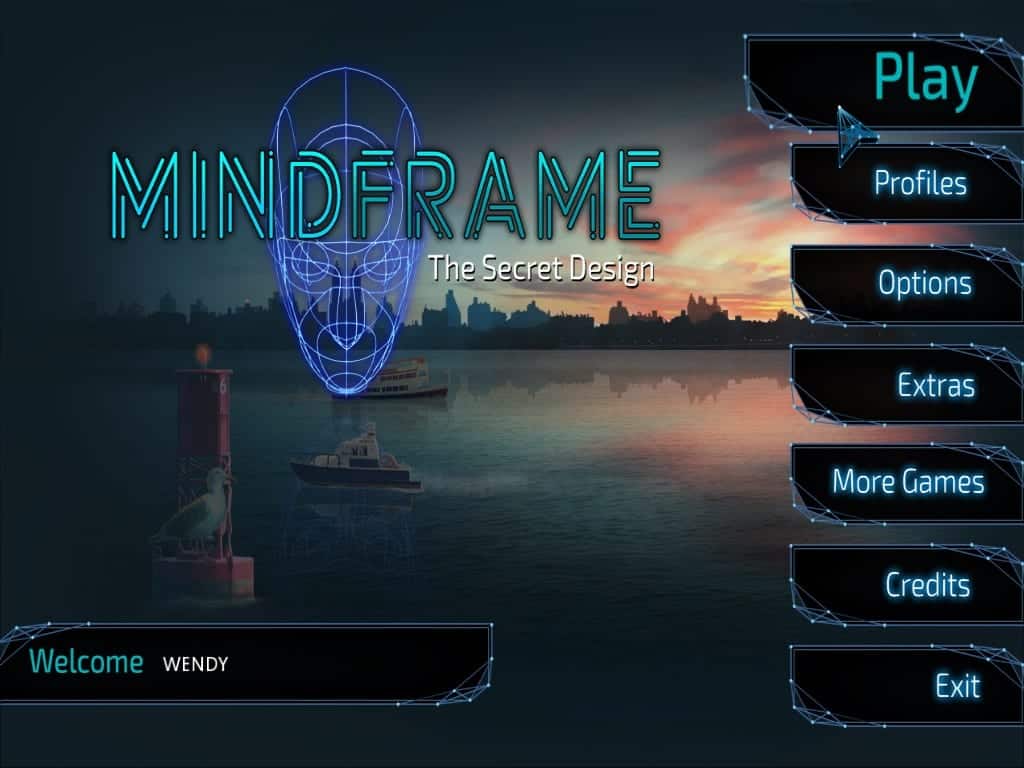Exit the game
Viewport: 1024px width, 768px height.
(x=957, y=686)
